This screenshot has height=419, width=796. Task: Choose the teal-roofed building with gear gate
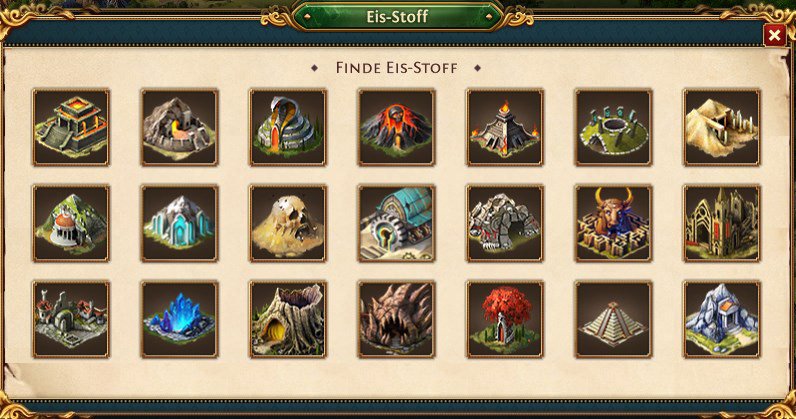pos(396,223)
